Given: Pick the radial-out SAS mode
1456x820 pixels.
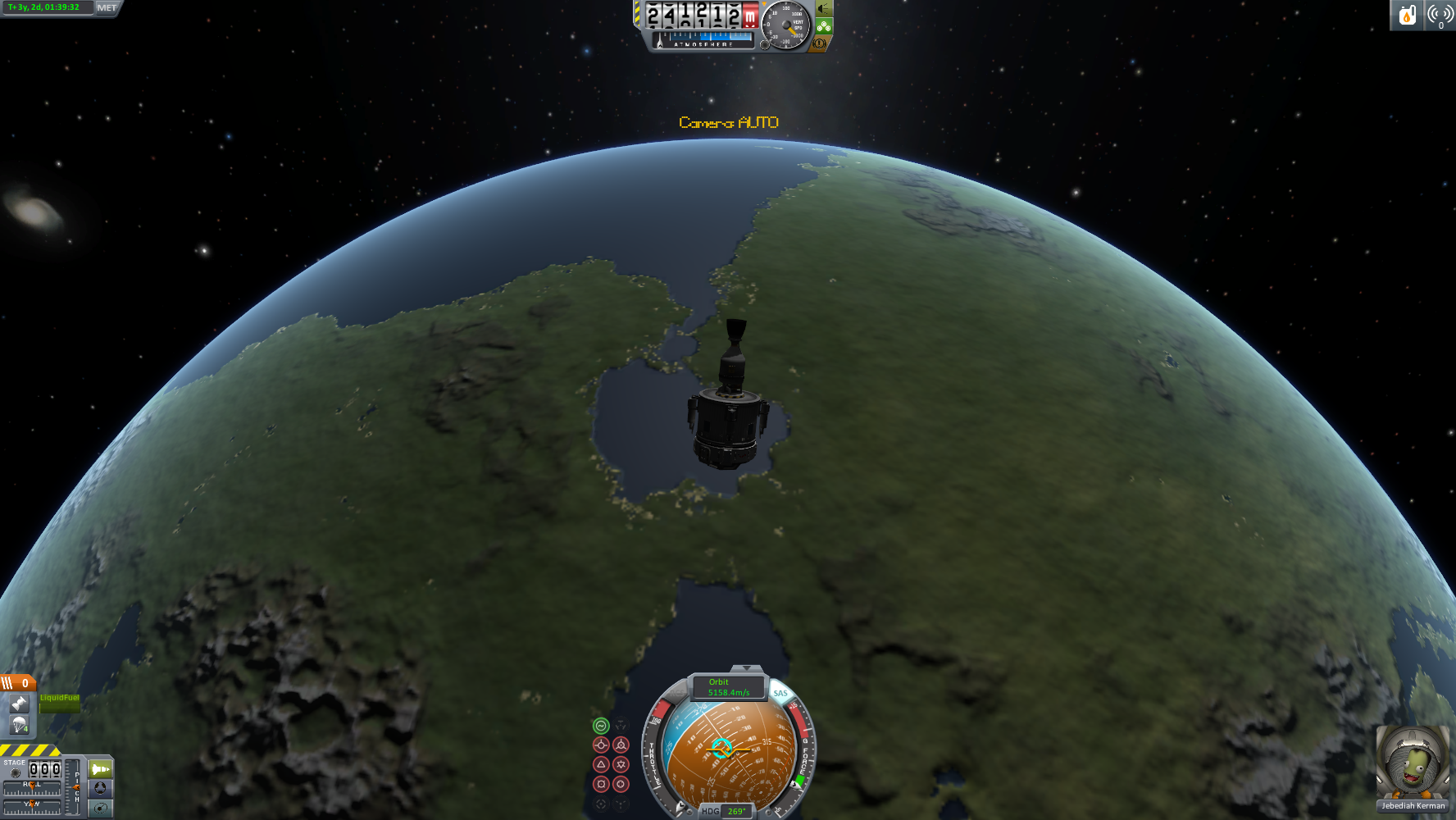Looking at the screenshot, I should pos(621,784).
